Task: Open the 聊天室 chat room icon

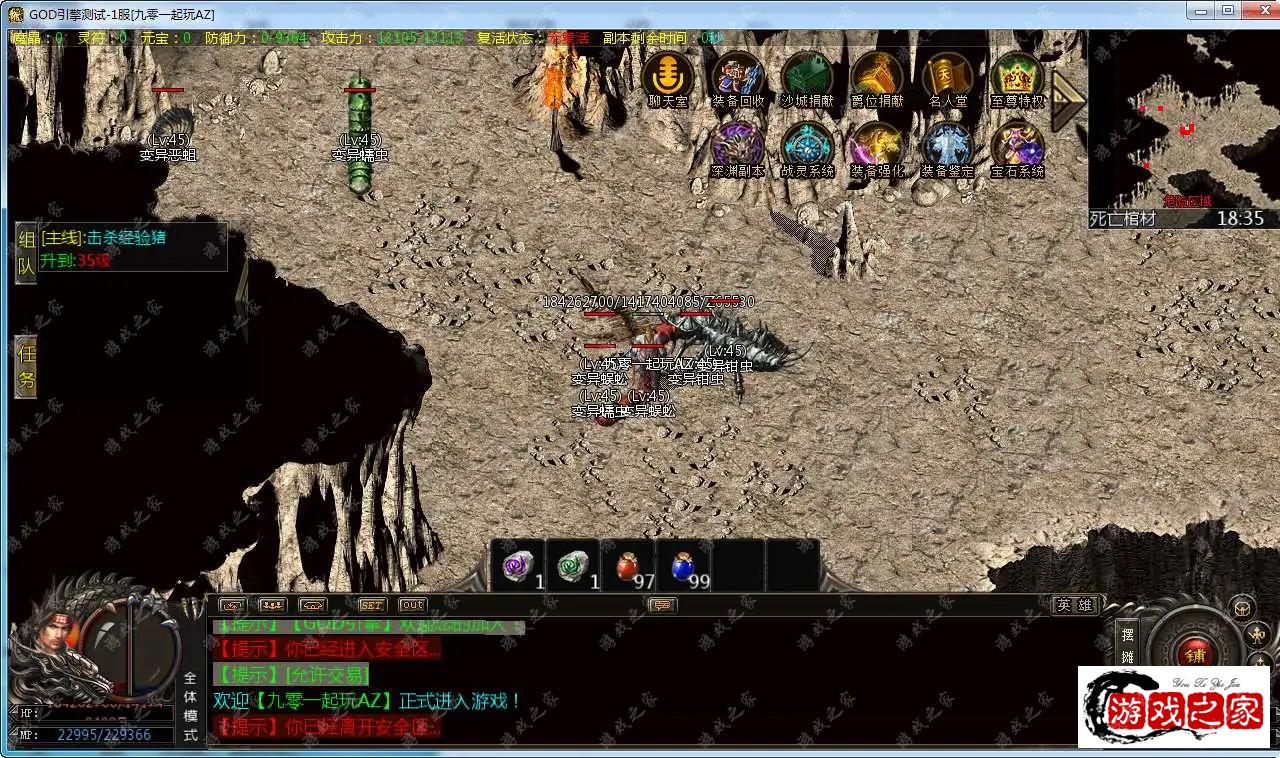Action: [667, 77]
